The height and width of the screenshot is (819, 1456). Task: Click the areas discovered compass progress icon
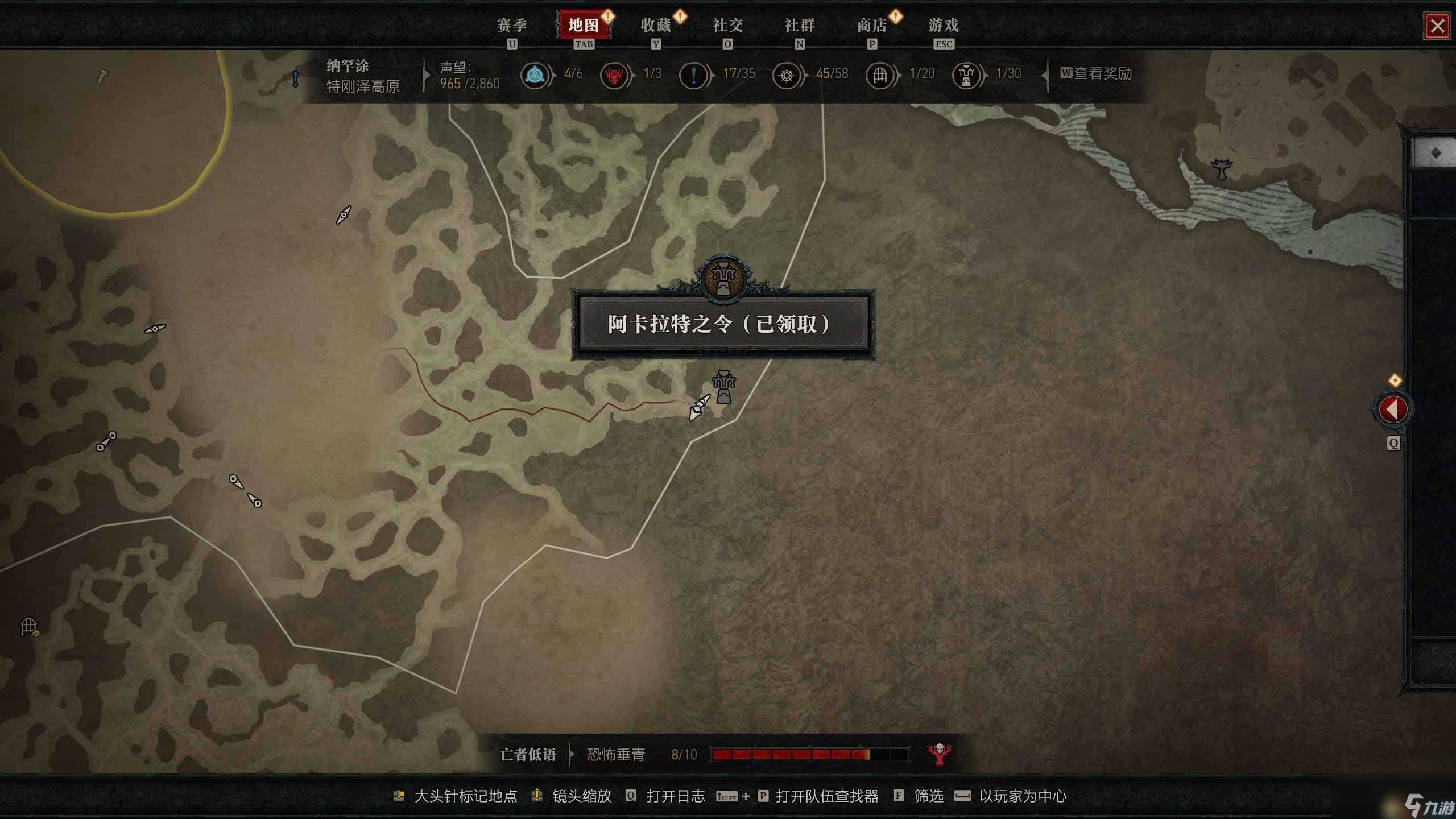pos(787,75)
